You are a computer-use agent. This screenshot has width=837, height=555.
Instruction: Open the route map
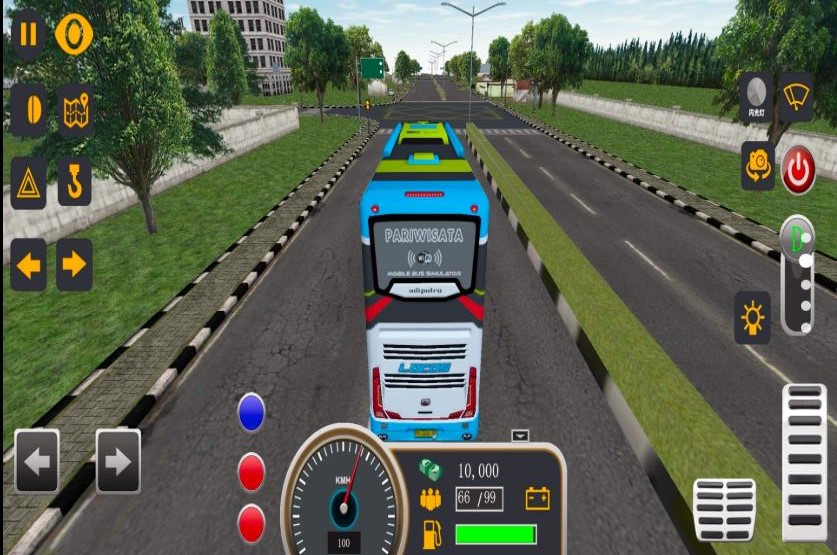pyautogui.click(x=75, y=110)
